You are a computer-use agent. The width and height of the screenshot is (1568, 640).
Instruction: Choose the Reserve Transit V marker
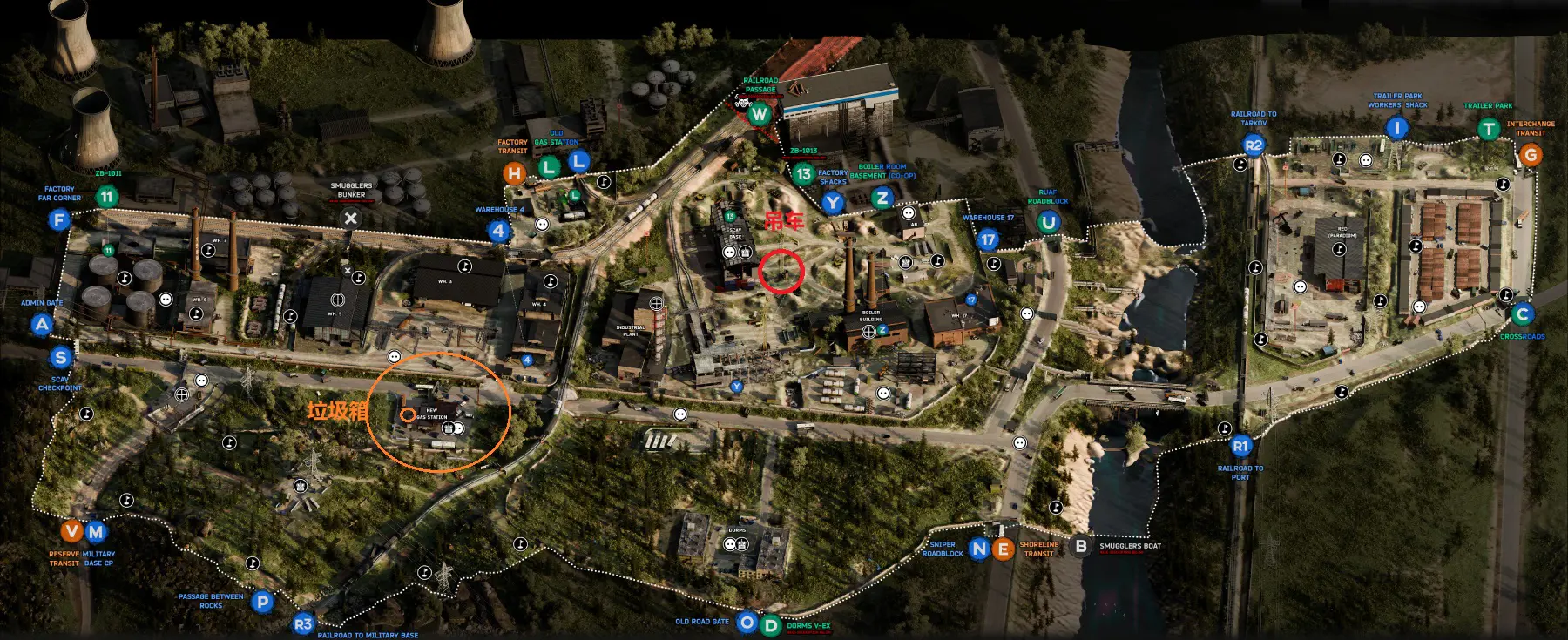click(72, 531)
